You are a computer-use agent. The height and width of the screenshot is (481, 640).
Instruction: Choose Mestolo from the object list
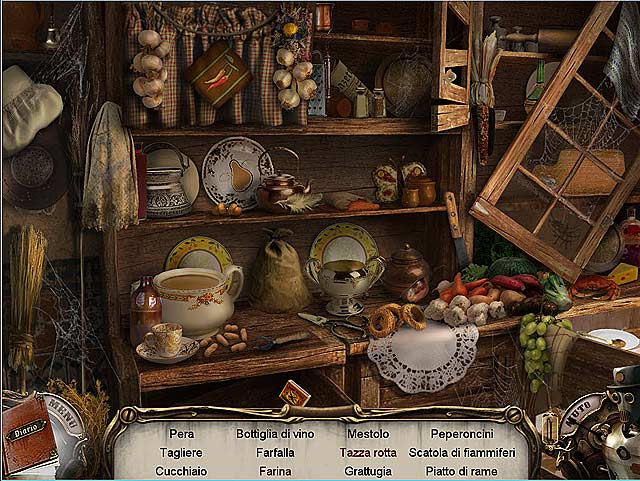point(367,434)
